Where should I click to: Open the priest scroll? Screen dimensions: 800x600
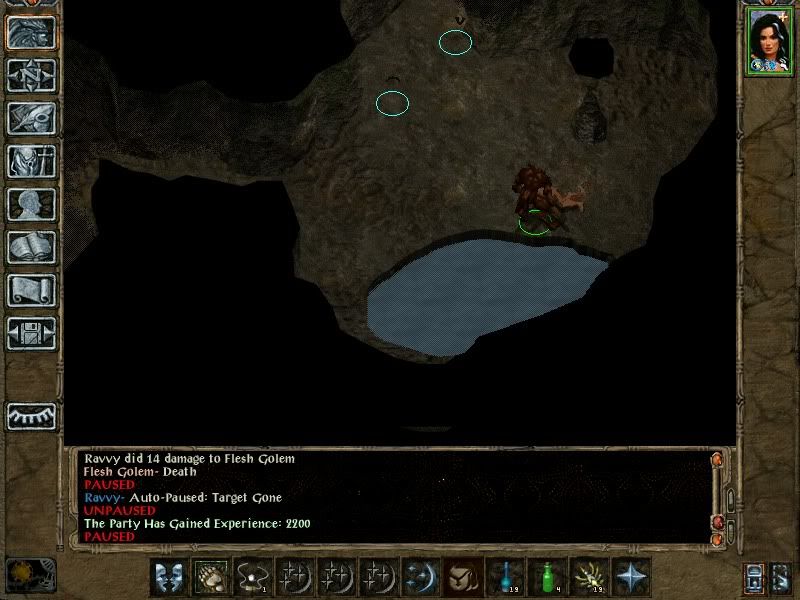coord(31,290)
